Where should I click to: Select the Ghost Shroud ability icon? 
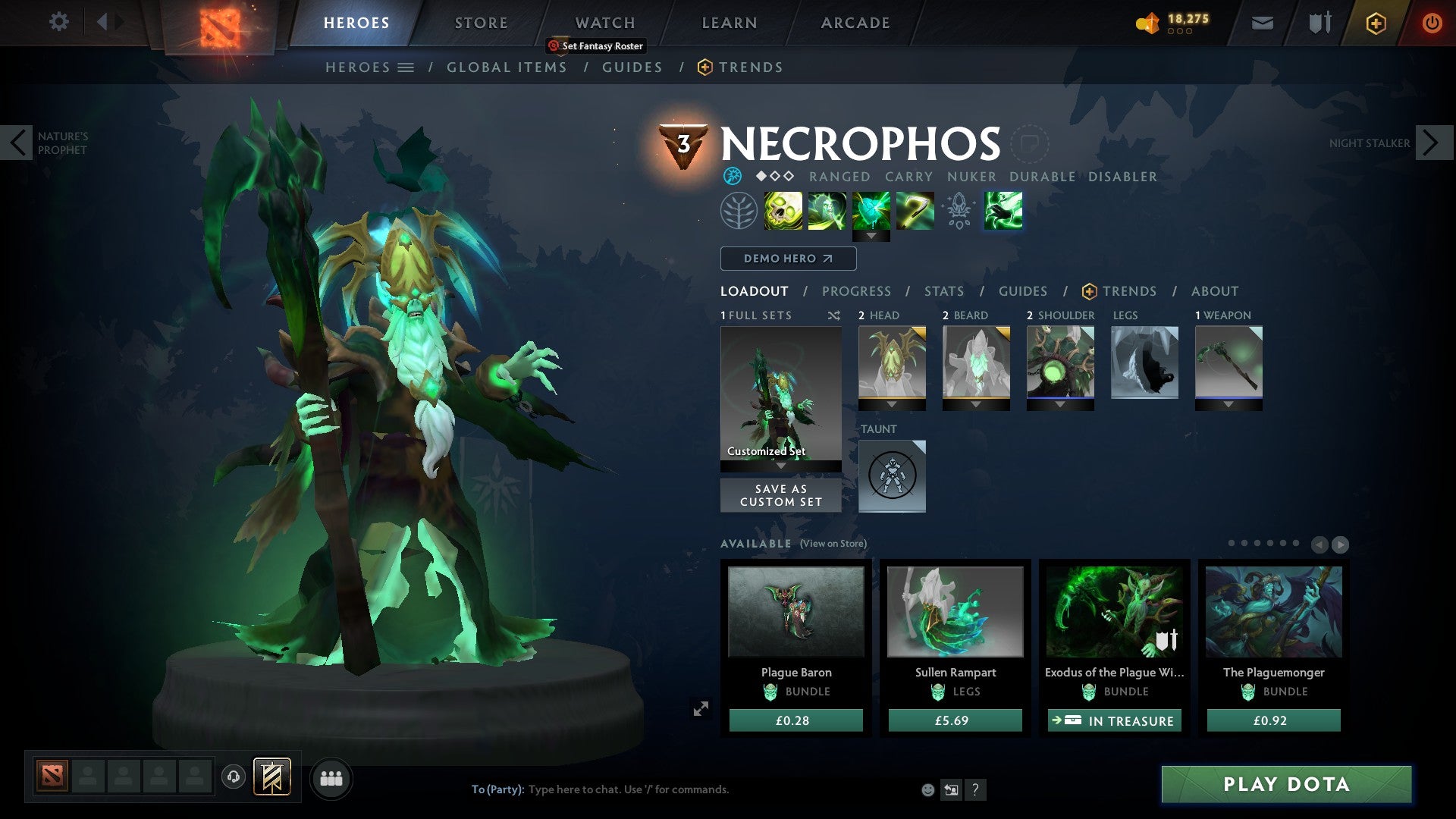(828, 210)
